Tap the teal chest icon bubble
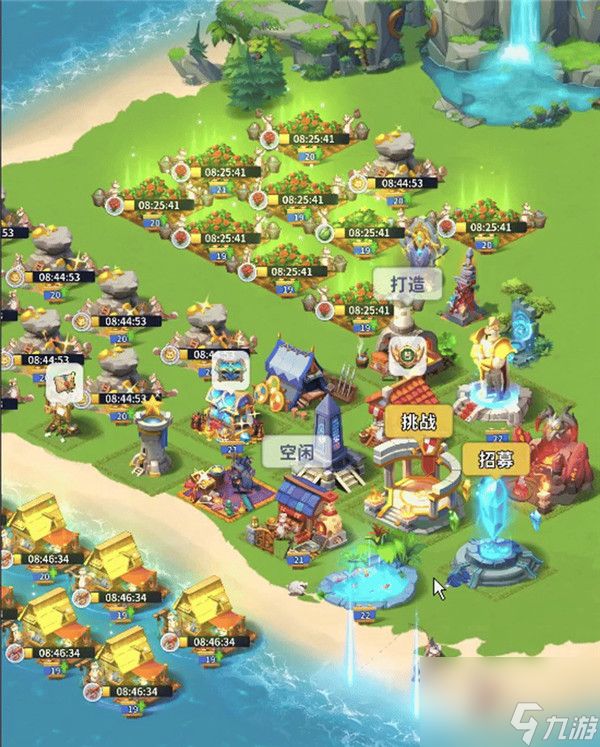Image resolution: width=600 pixels, height=747 pixels. point(230,368)
